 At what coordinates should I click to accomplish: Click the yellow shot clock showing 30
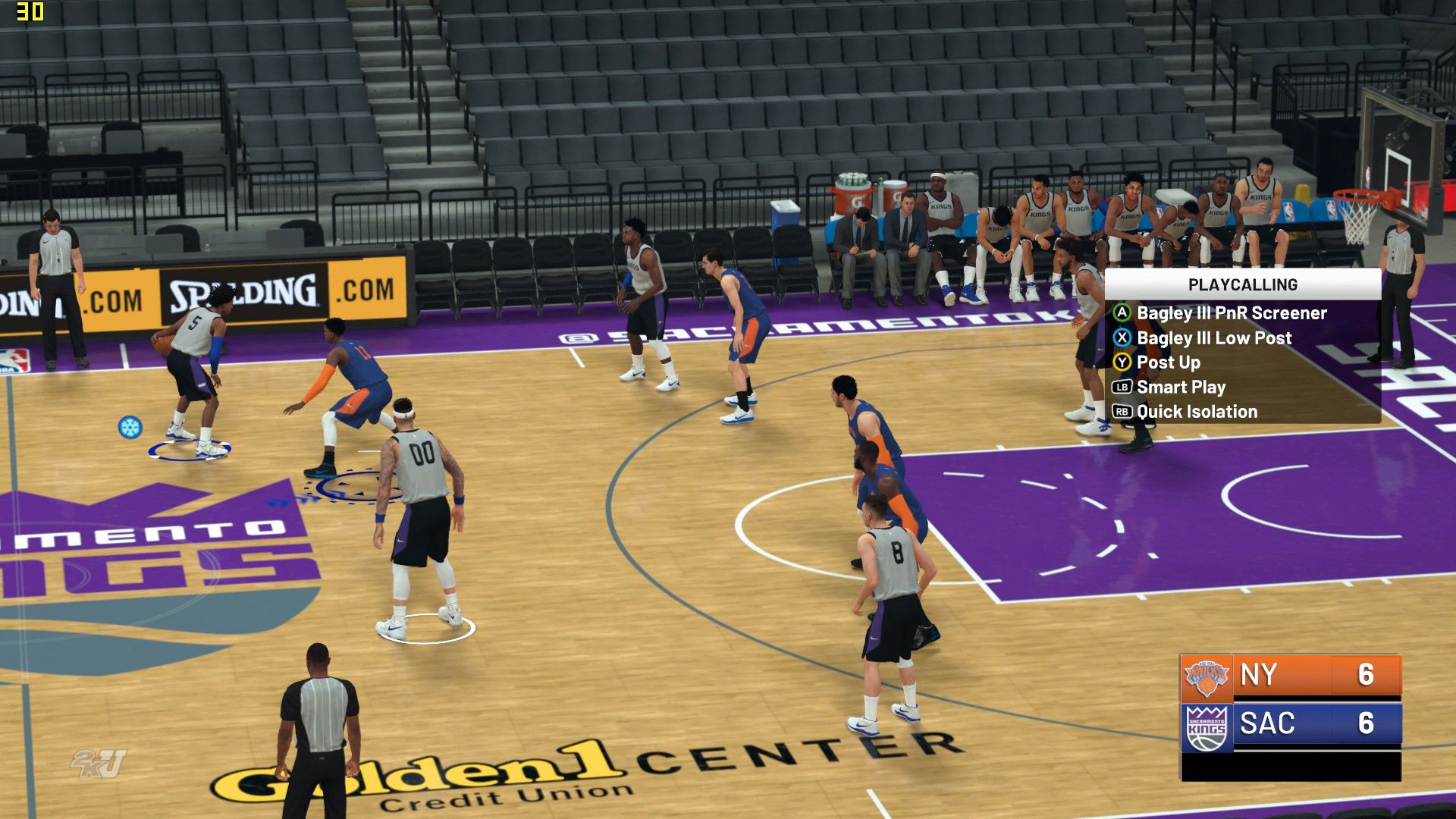30,12
